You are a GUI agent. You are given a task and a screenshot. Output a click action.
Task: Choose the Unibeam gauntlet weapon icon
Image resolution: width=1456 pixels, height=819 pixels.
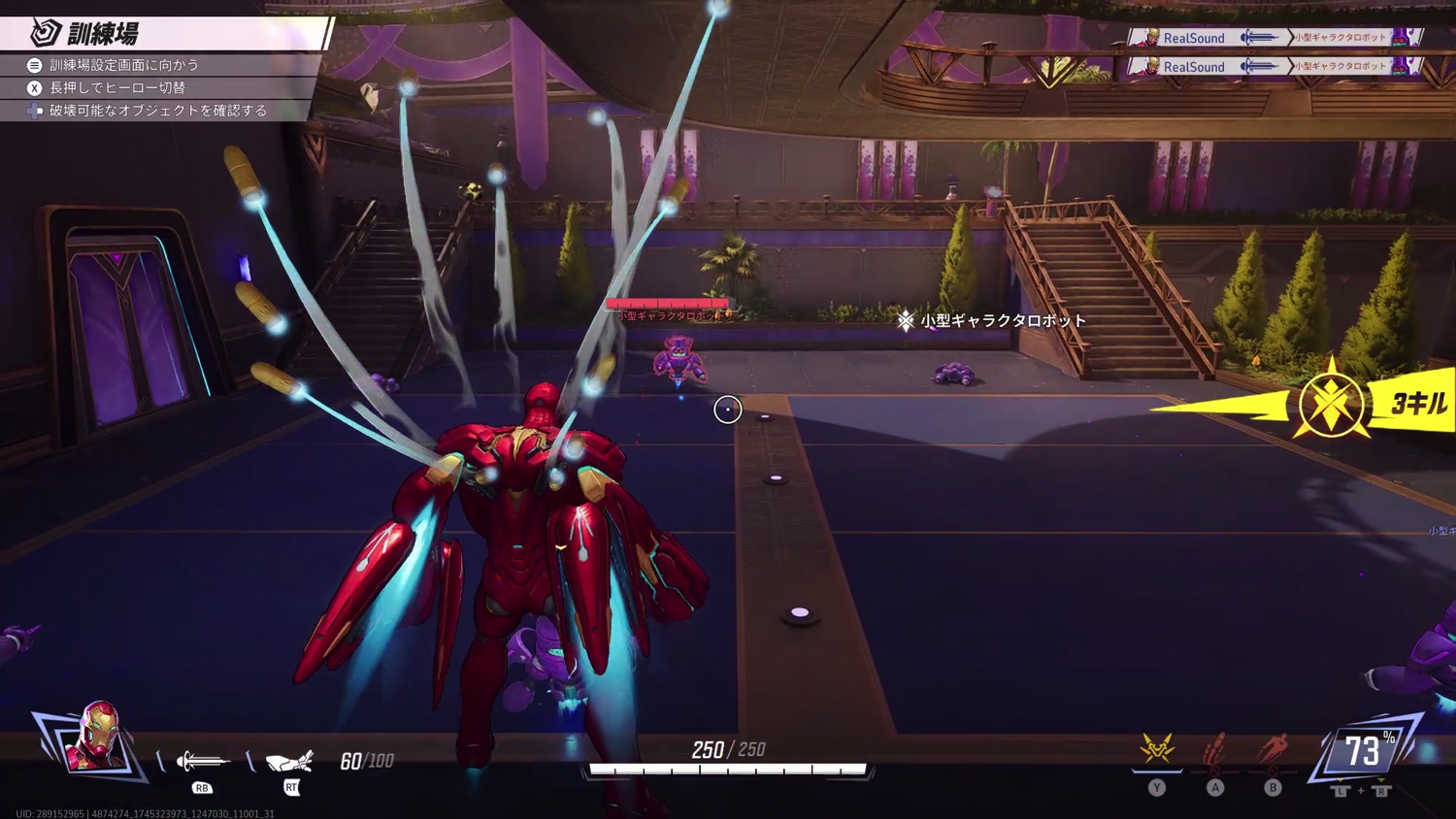point(289,761)
